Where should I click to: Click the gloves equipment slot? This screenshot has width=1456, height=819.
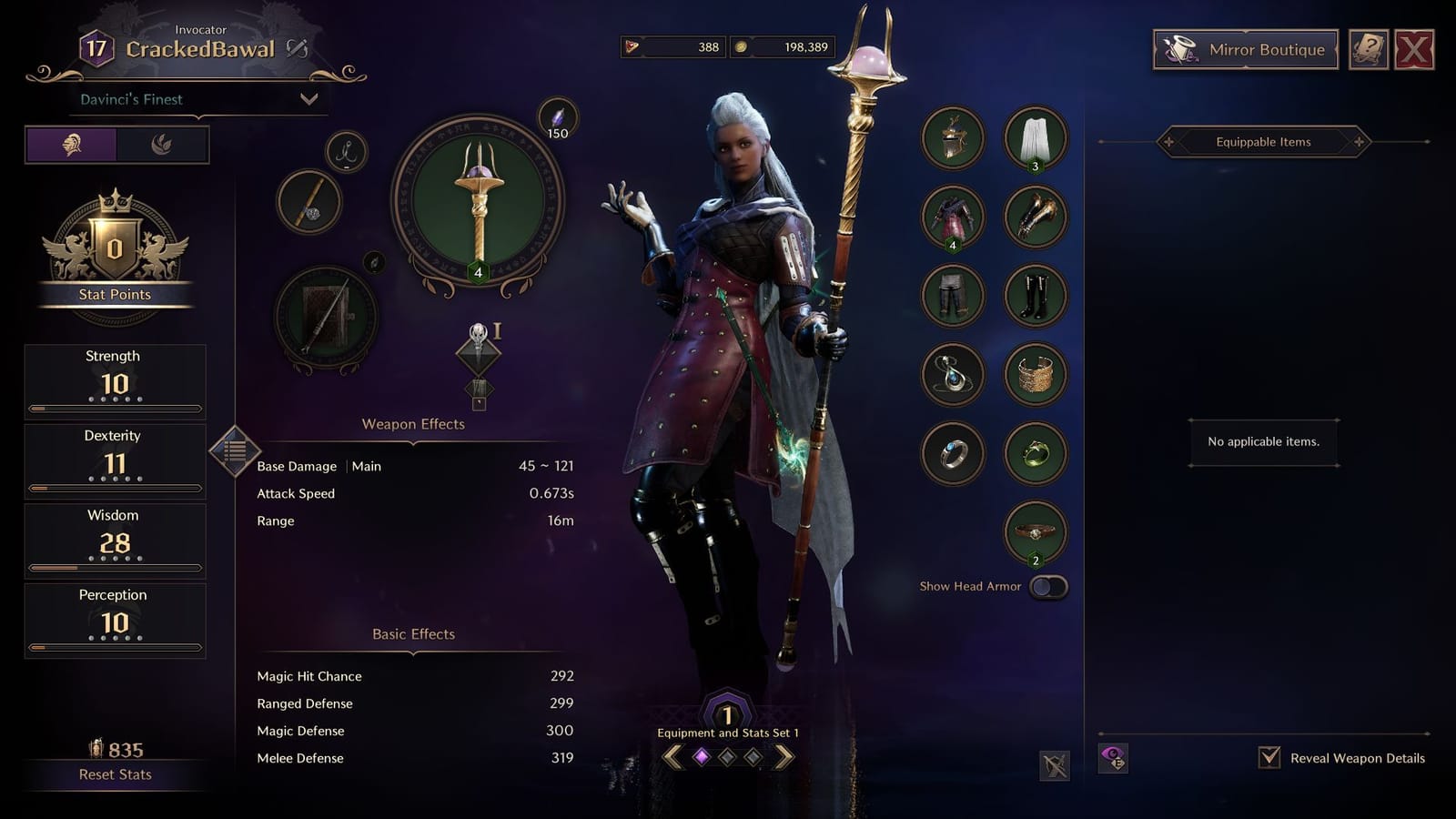click(x=1033, y=217)
